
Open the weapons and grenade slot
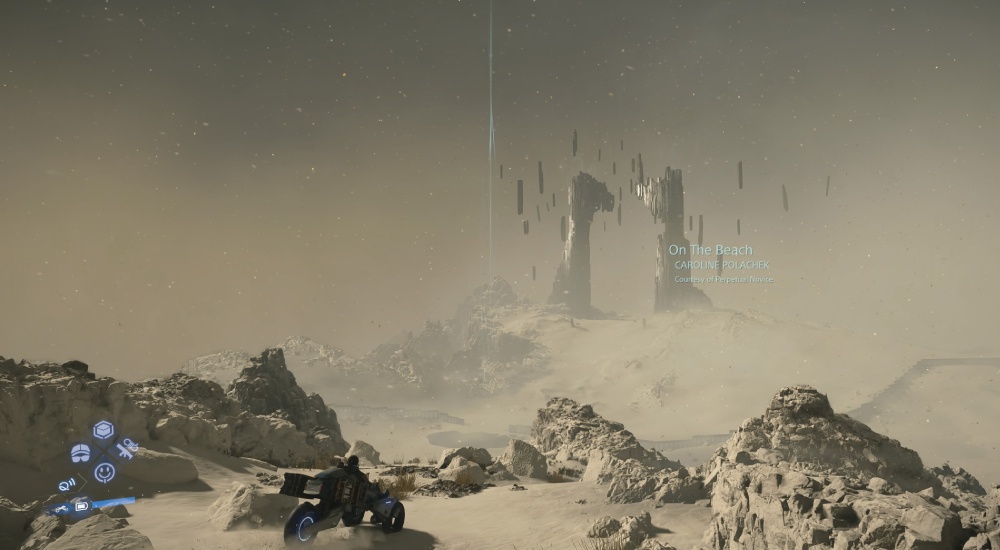point(127,449)
